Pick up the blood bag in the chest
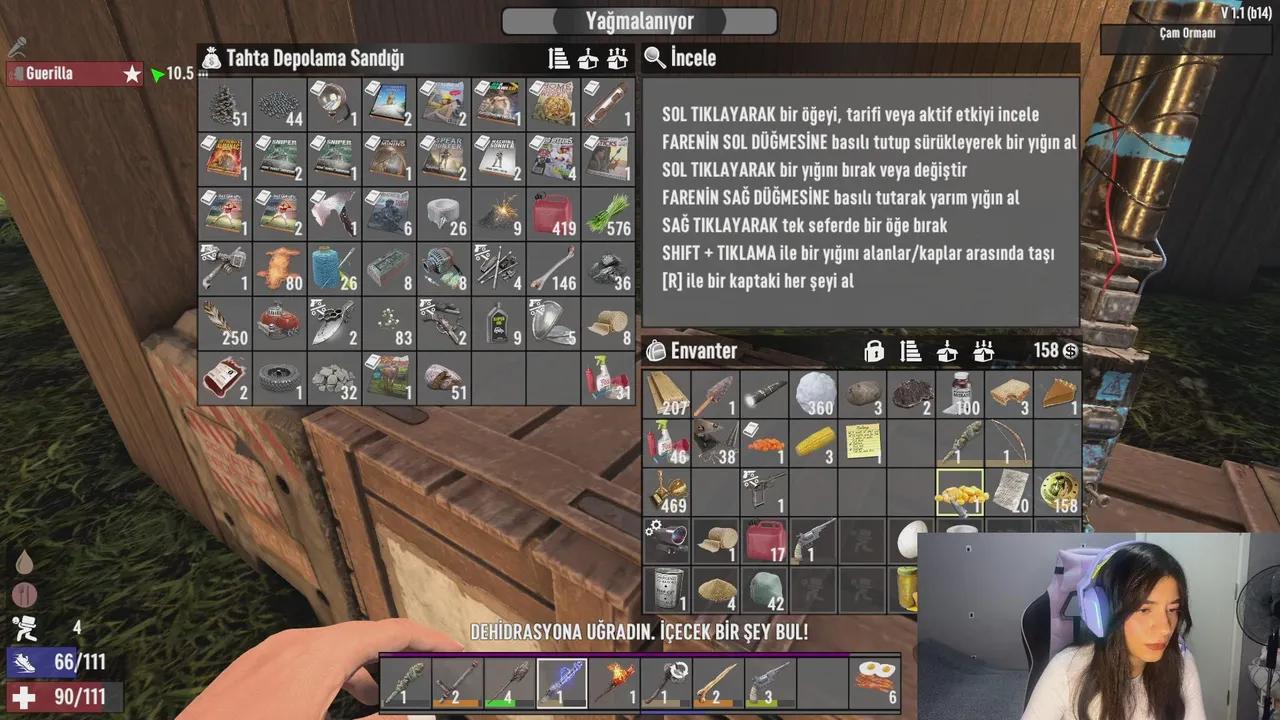This screenshot has height=720, width=1280. coord(224,377)
